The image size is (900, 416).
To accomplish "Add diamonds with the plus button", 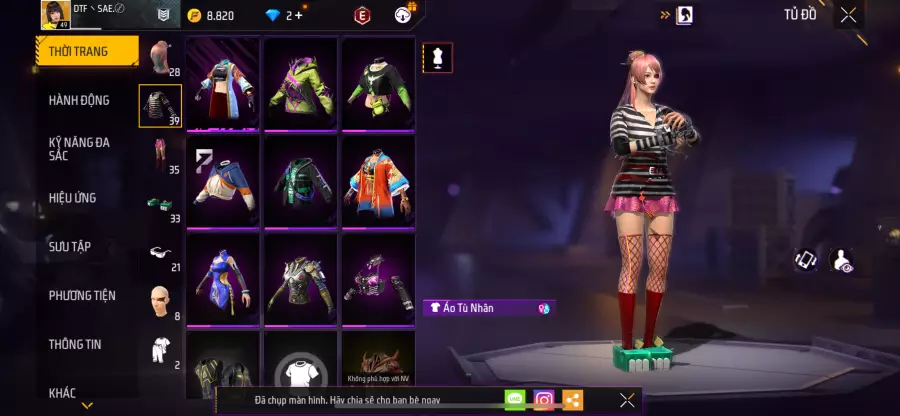I will [x=299, y=15].
